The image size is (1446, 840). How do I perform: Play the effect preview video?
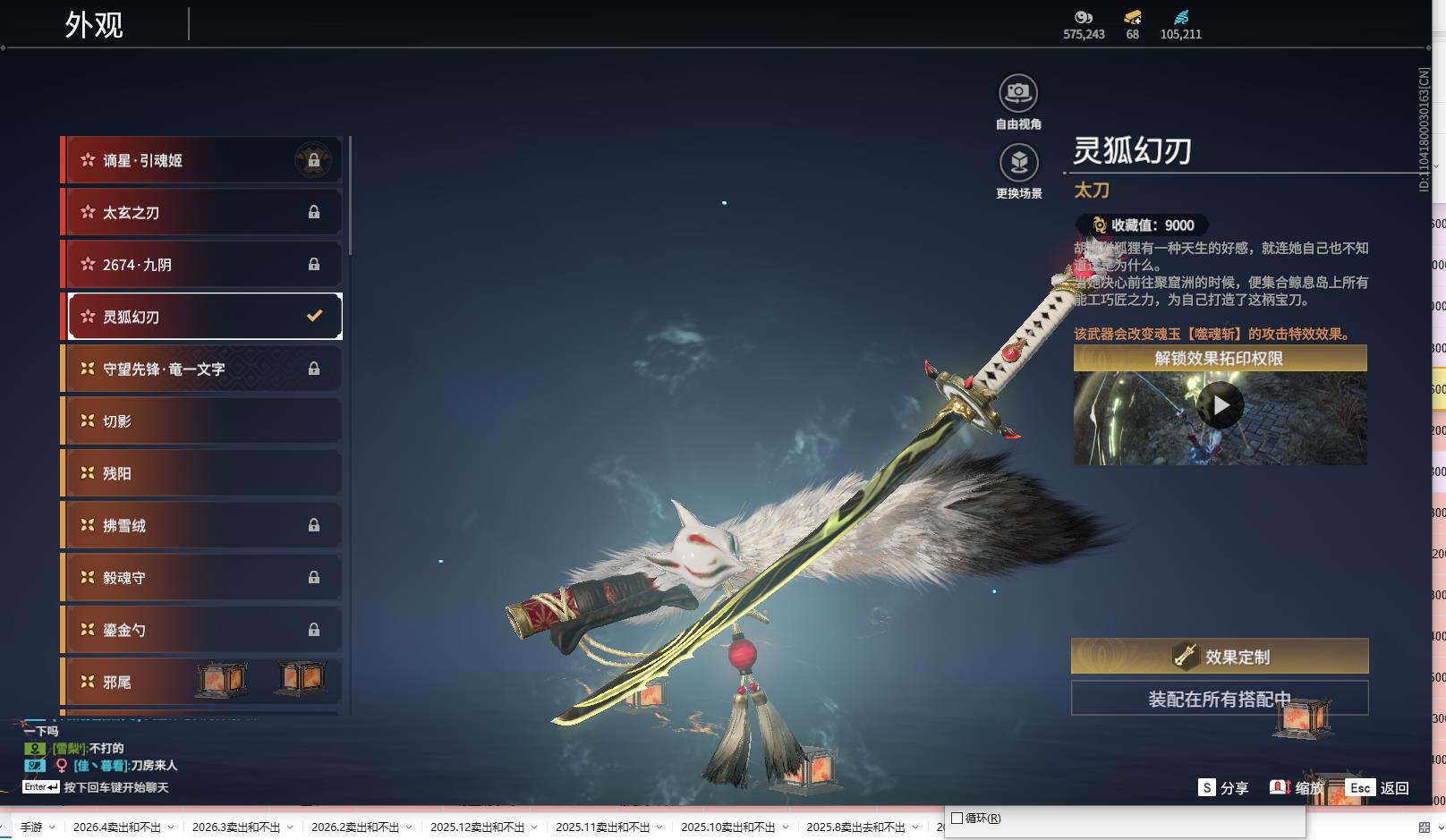1221,407
